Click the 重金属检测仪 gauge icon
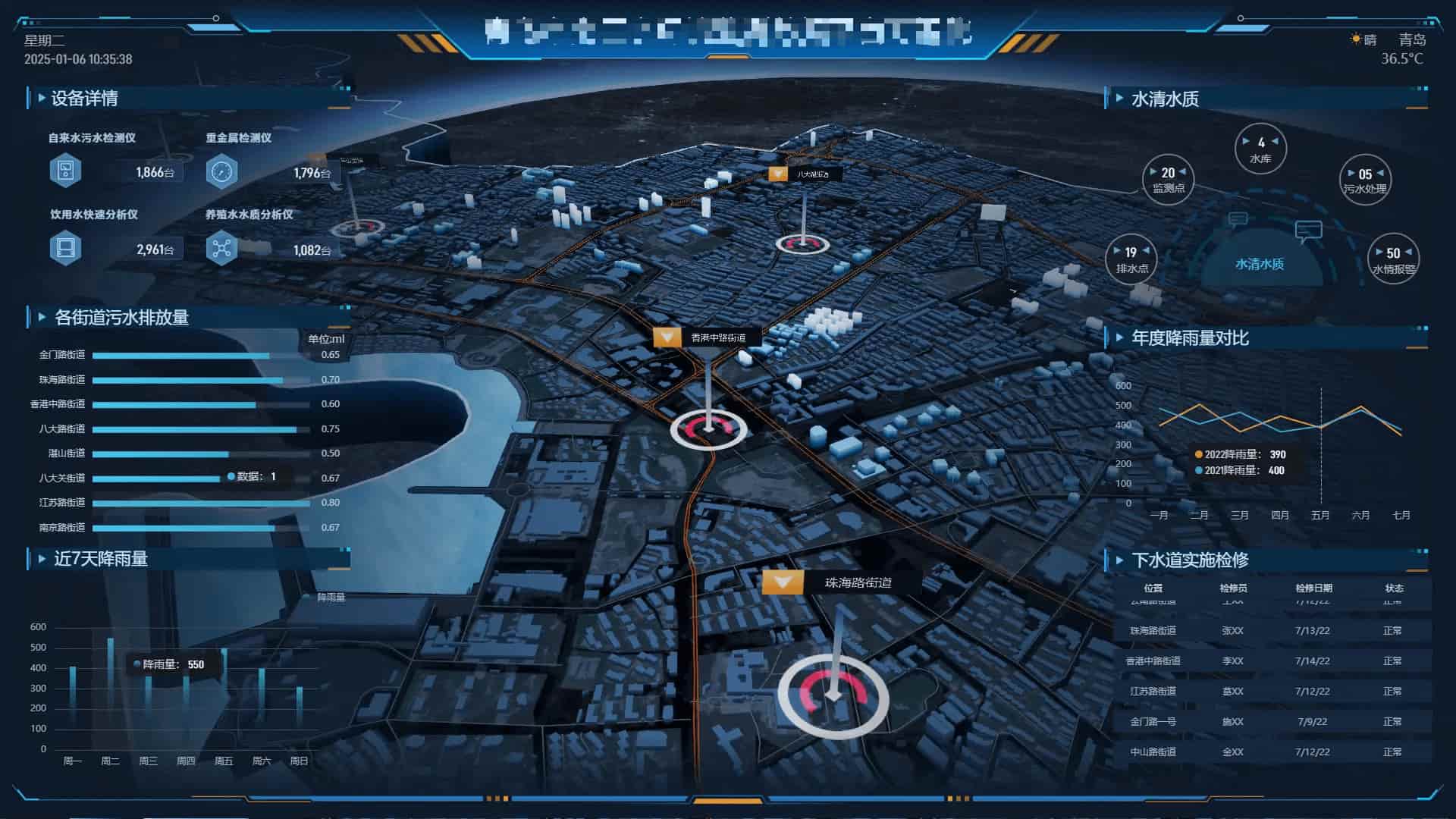1456x819 pixels. tap(221, 171)
